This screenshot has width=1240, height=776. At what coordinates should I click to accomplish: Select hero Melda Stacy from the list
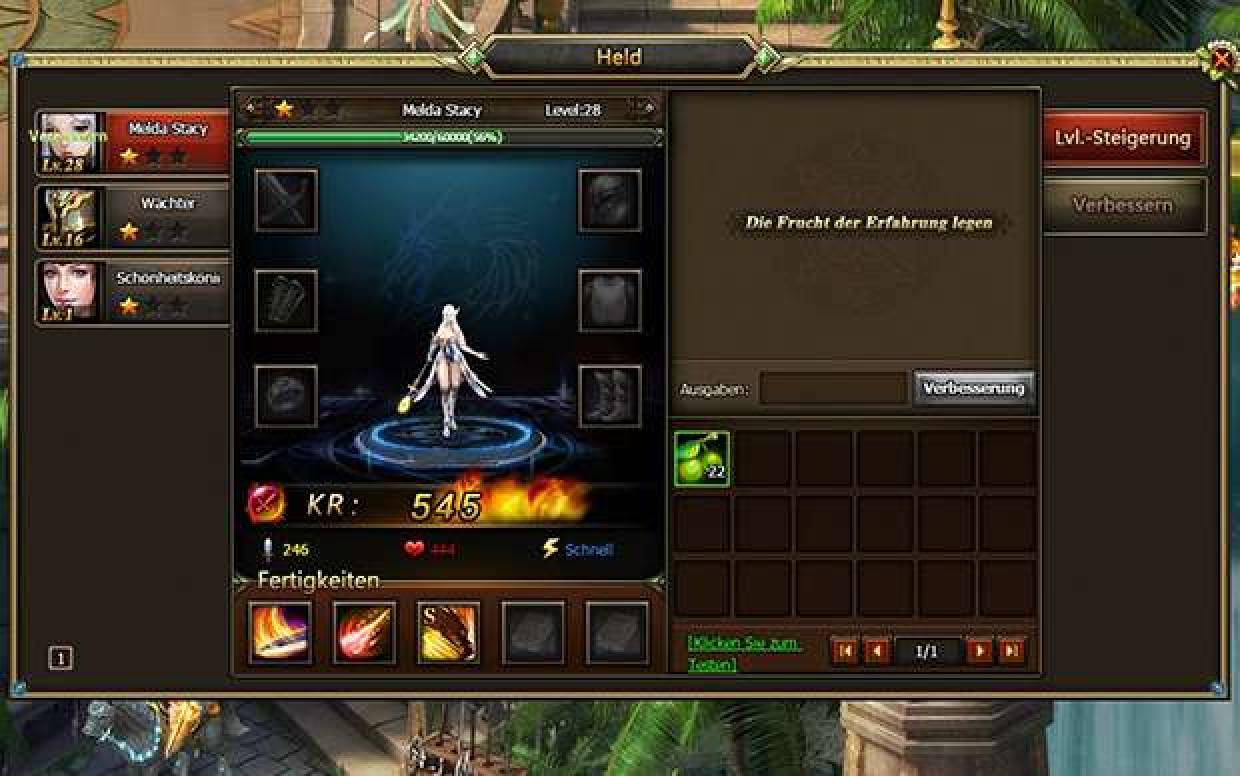click(132, 142)
